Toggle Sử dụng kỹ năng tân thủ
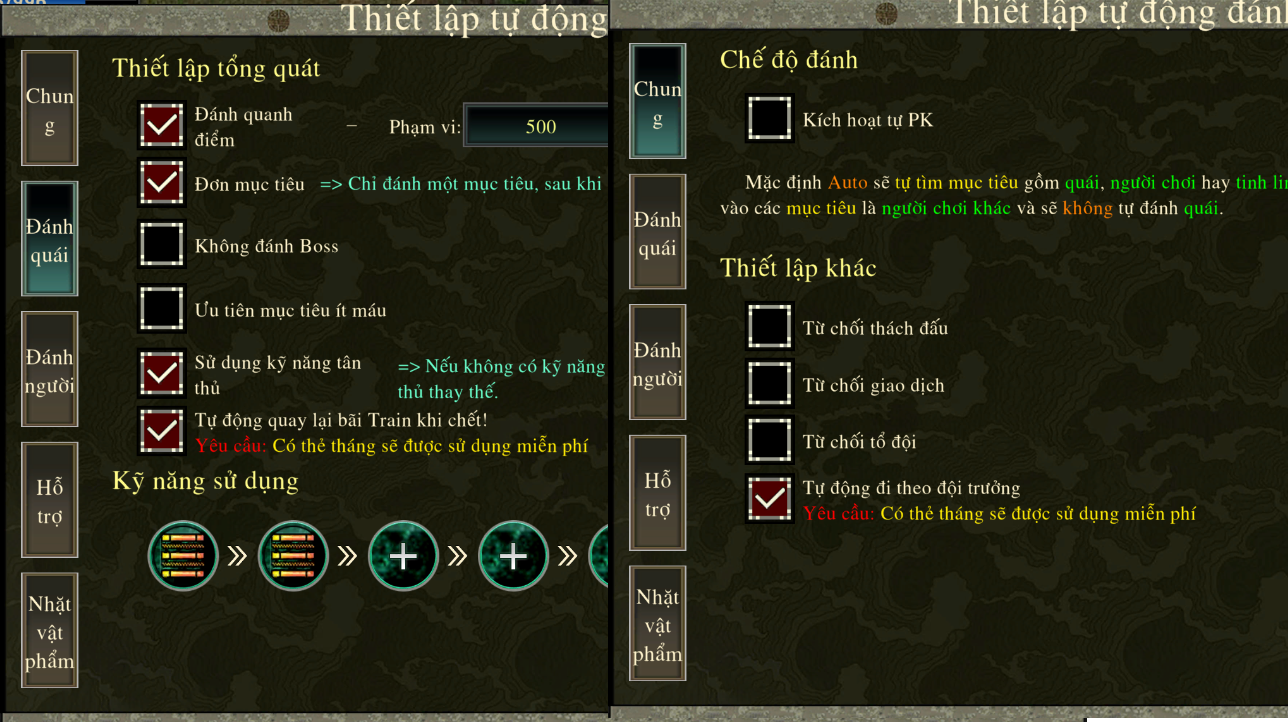Image resolution: width=1288 pixels, height=725 pixels. pos(162,374)
